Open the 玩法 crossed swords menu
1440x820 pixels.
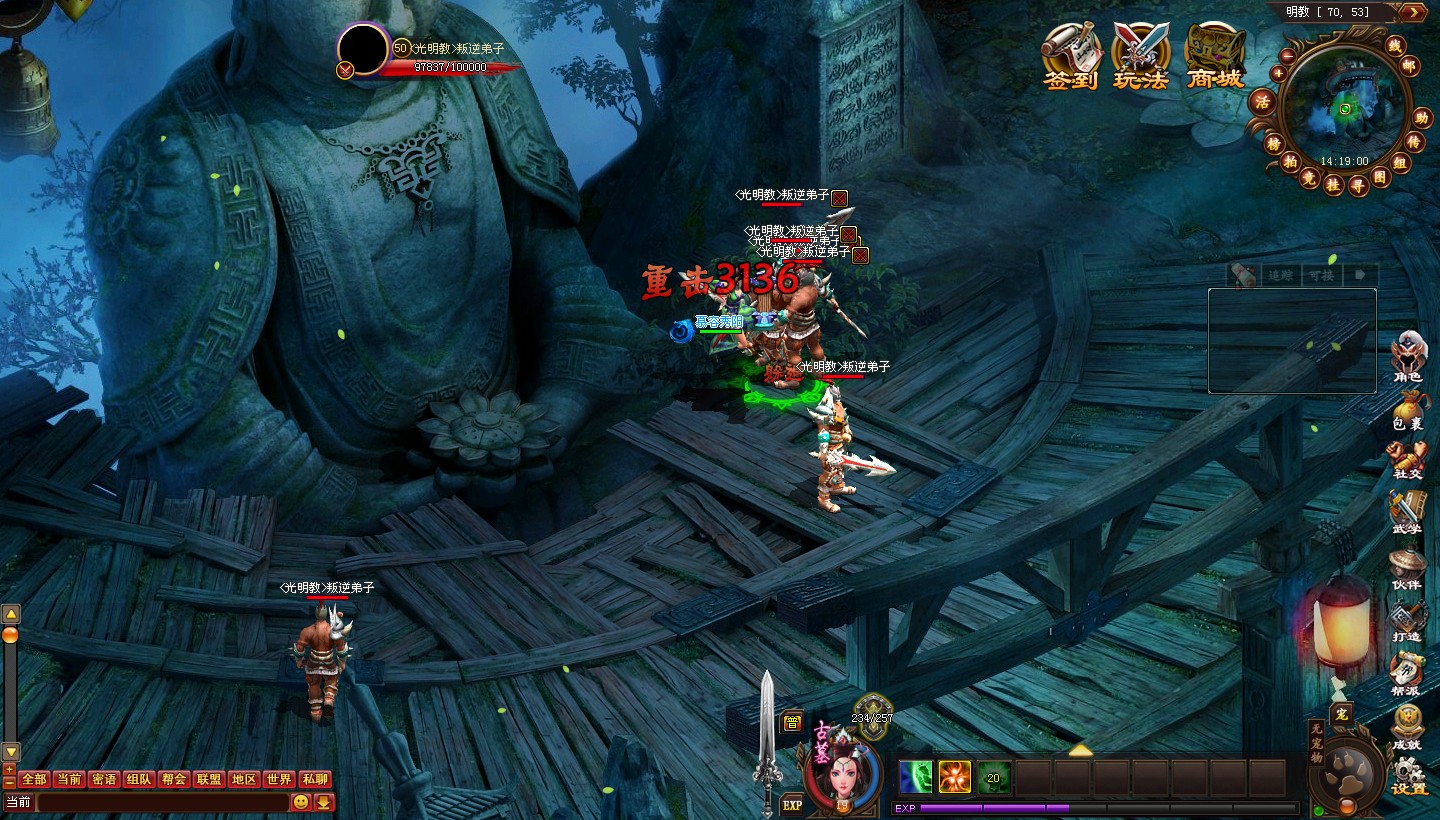tap(1141, 56)
